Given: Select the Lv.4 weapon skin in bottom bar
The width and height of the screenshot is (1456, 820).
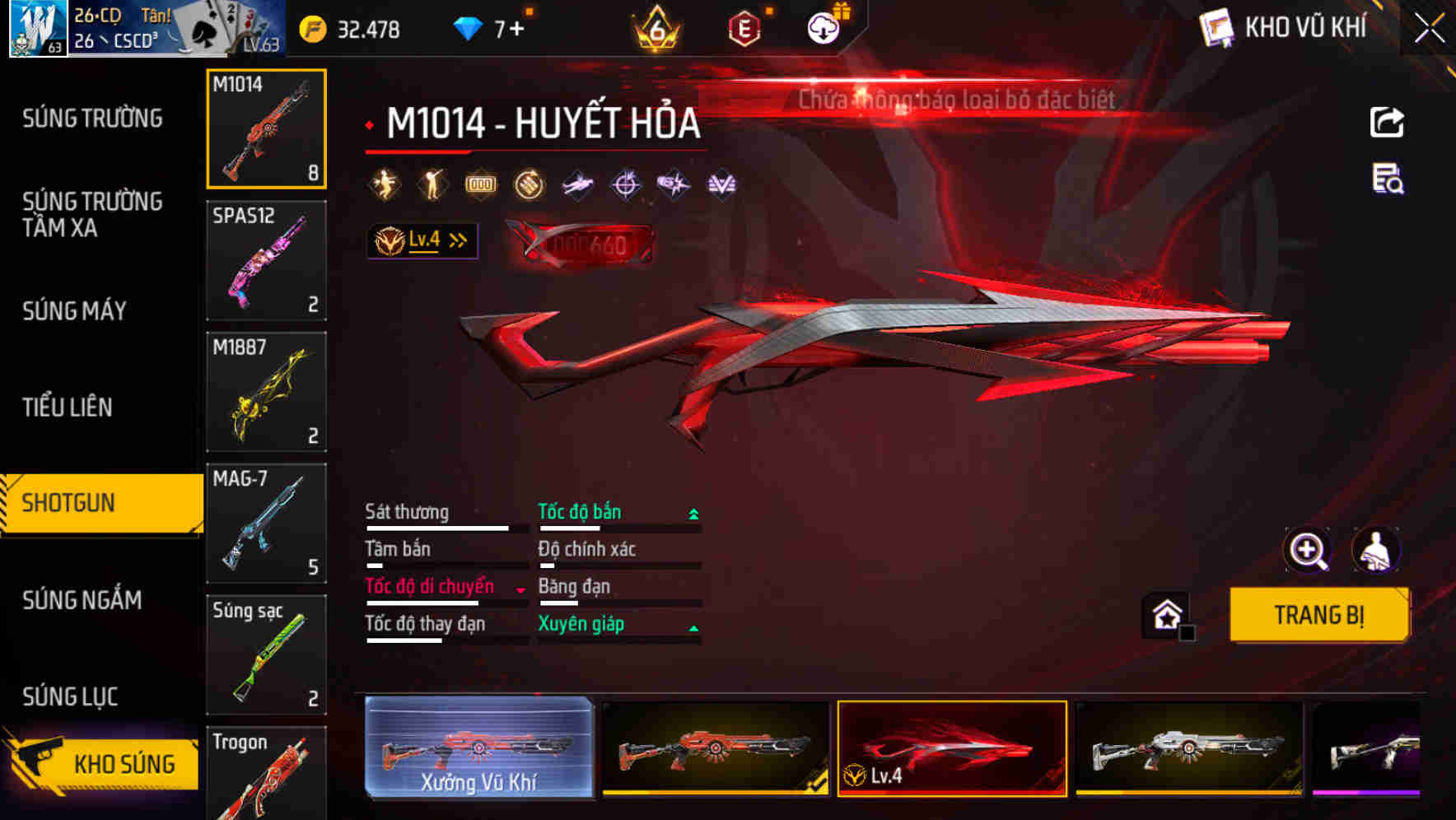Looking at the screenshot, I should pyautogui.click(x=951, y=748).
